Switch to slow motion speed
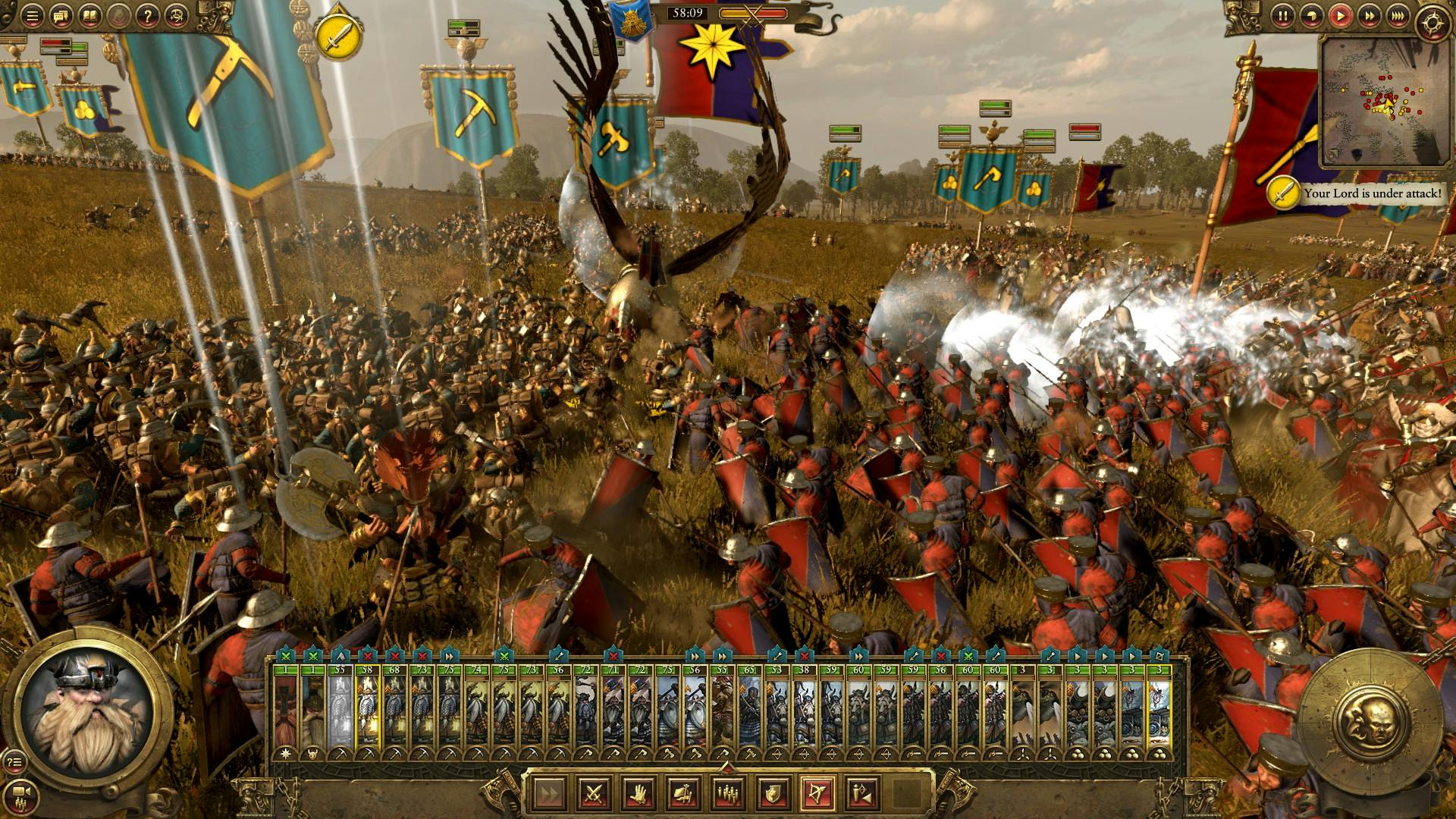Image resolution: width=1456 pixels, height=819 pixels. [1312, 15]
